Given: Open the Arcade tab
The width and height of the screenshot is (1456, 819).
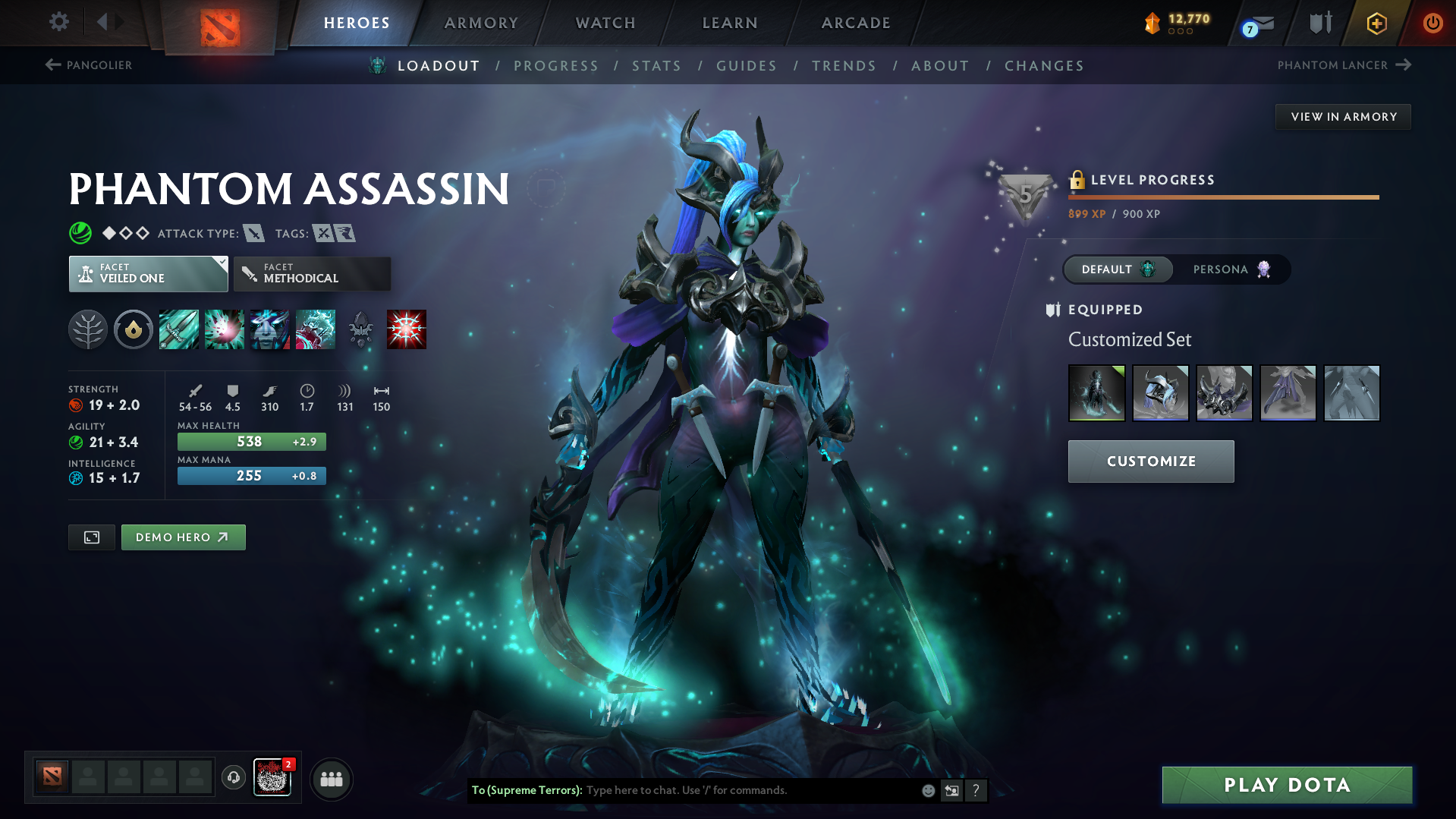Looking at the screenshot, I should 856,23.
